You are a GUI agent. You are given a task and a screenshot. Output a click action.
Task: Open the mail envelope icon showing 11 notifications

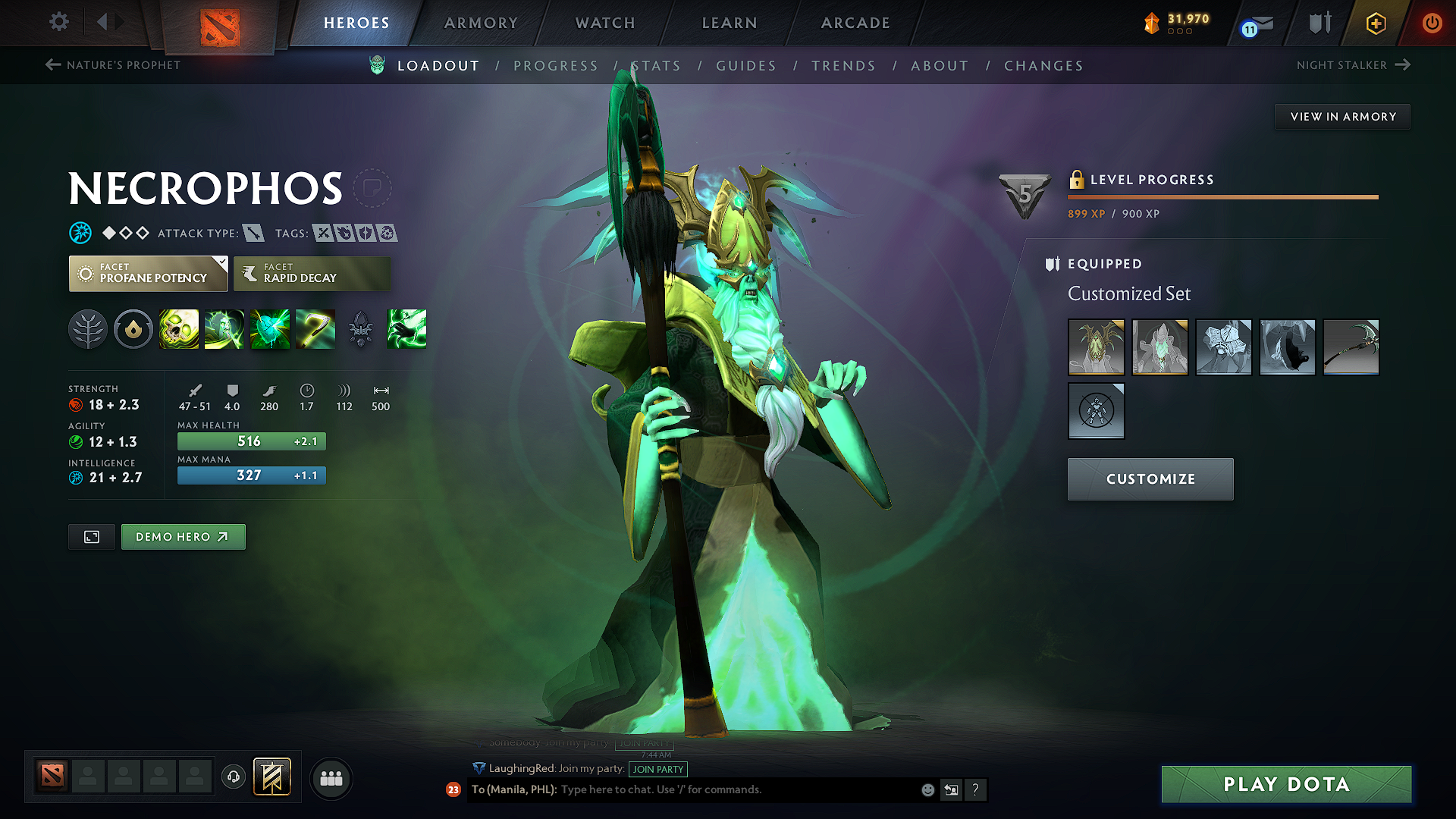tap(1255, 24)
